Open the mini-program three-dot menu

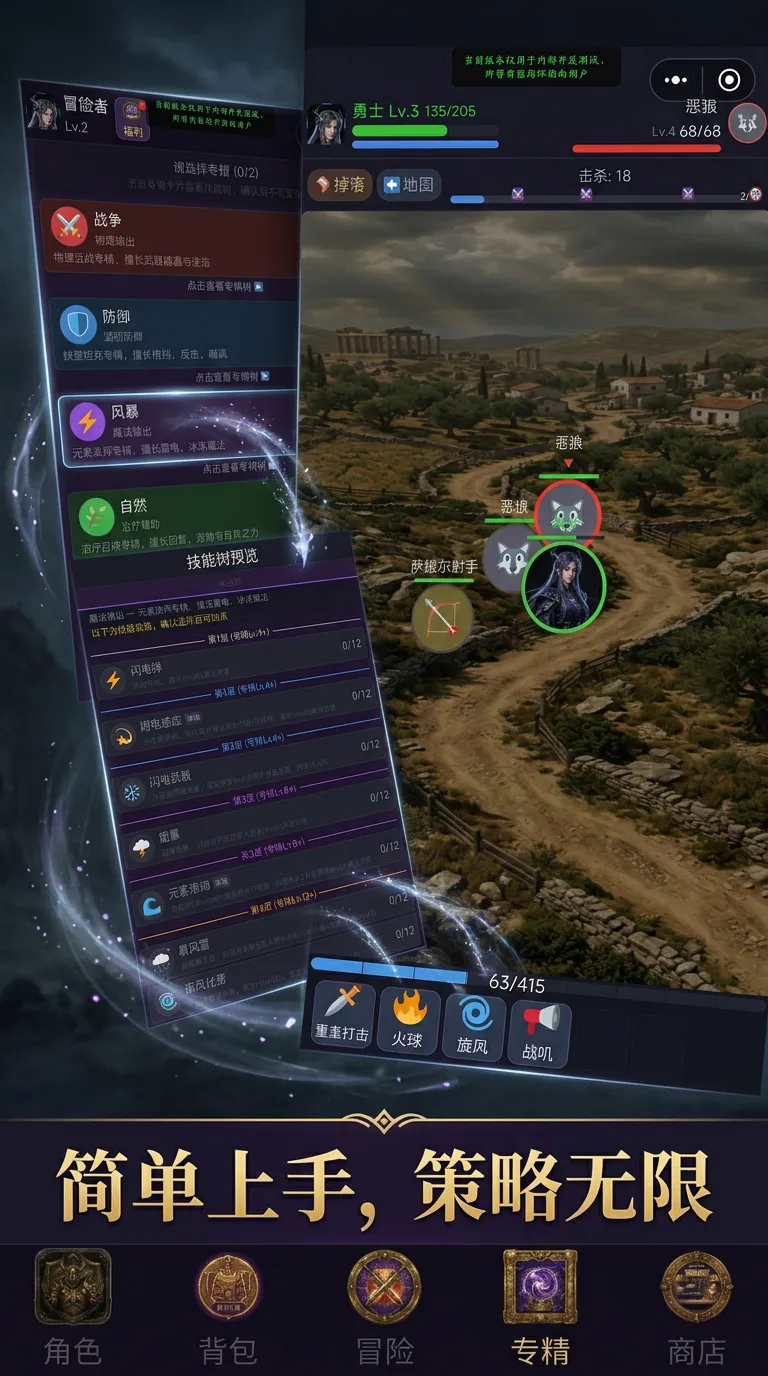676,80
